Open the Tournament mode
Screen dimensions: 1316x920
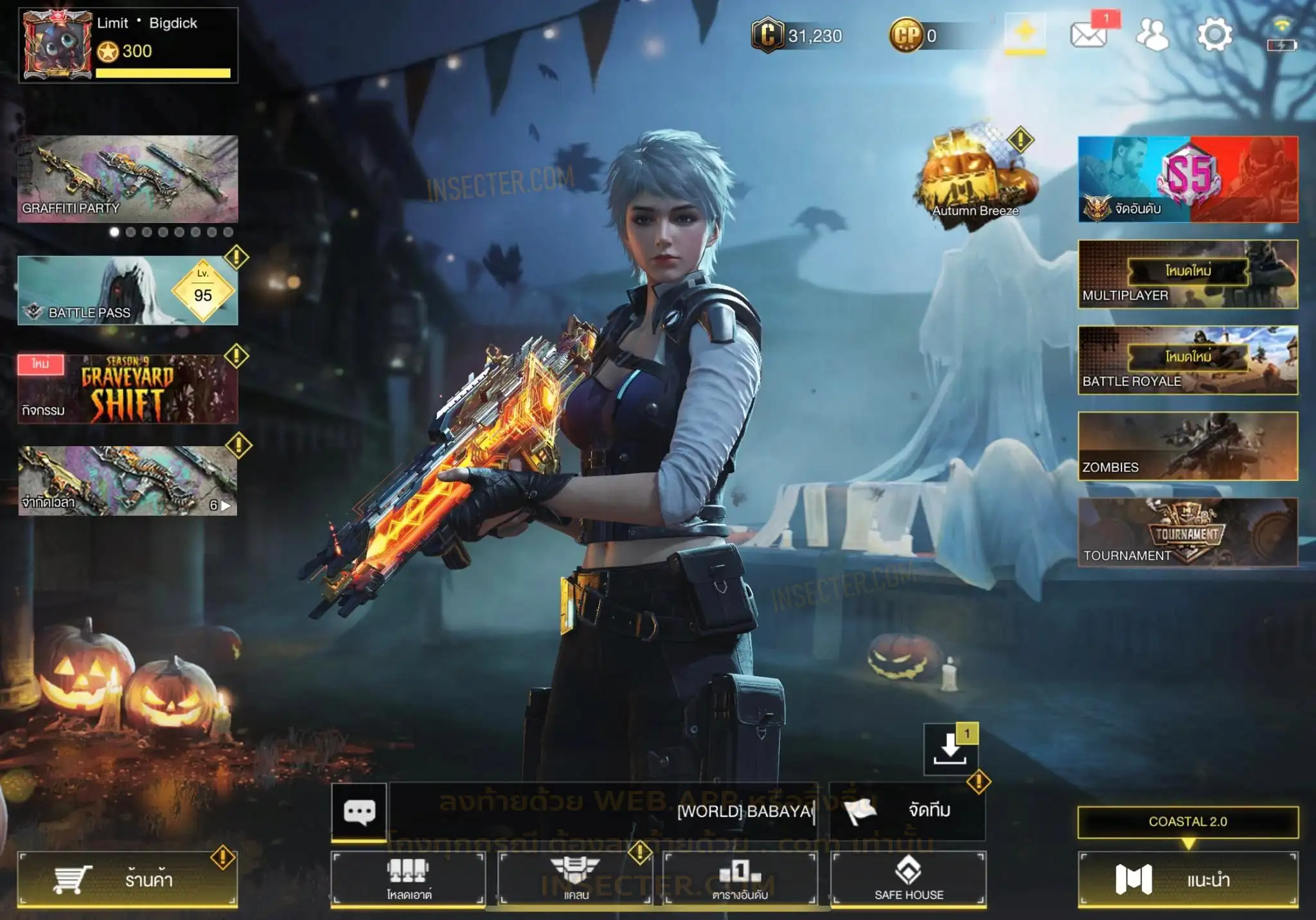(x=1187, y=532)
